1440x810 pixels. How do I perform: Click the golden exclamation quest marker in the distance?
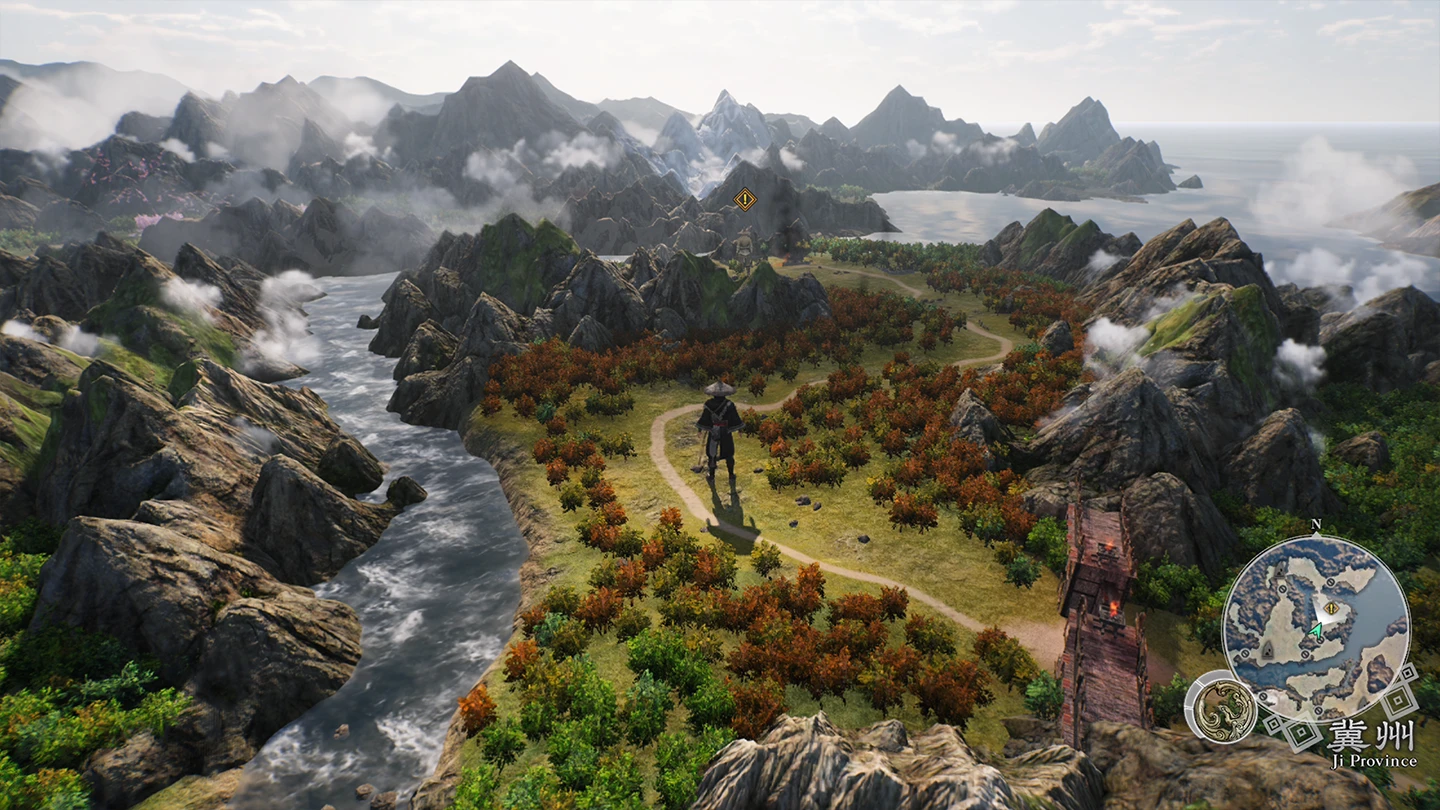[x=745, y=199]
